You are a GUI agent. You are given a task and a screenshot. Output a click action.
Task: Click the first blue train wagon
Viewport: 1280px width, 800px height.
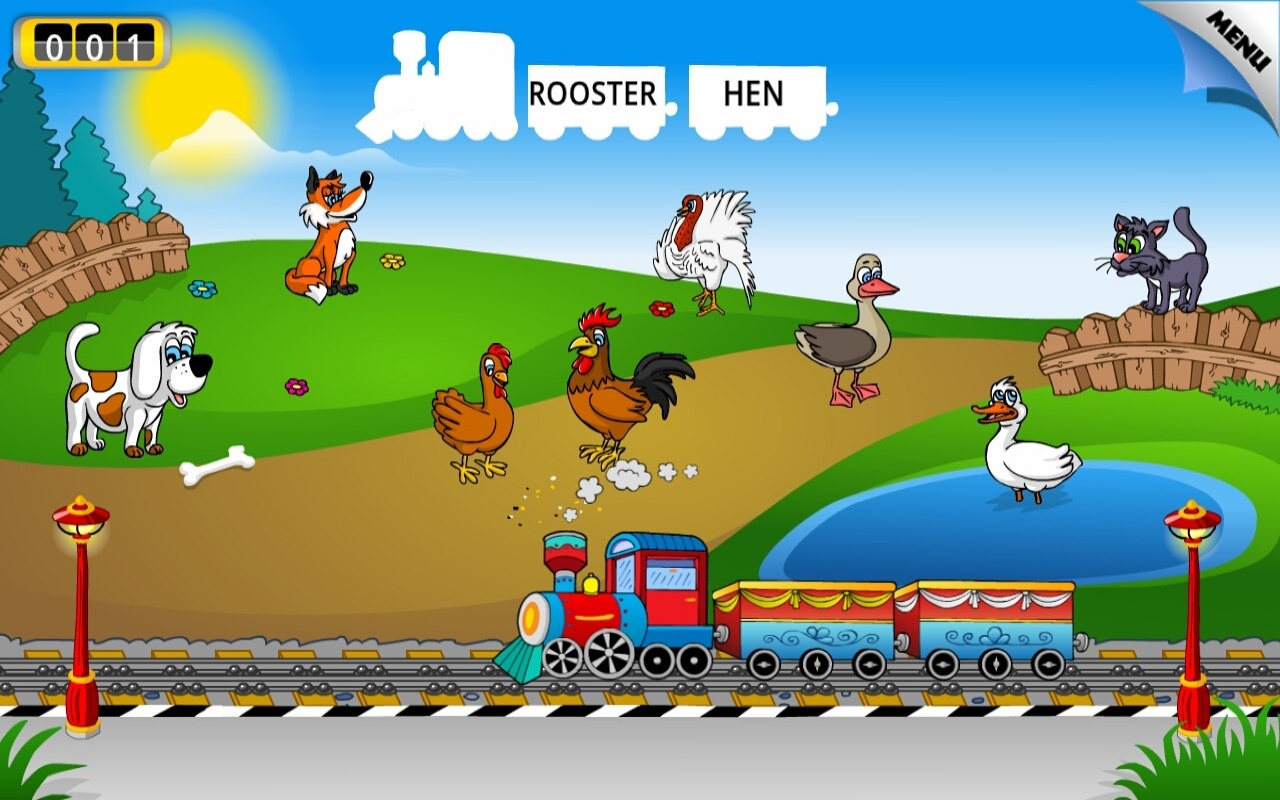805,620
